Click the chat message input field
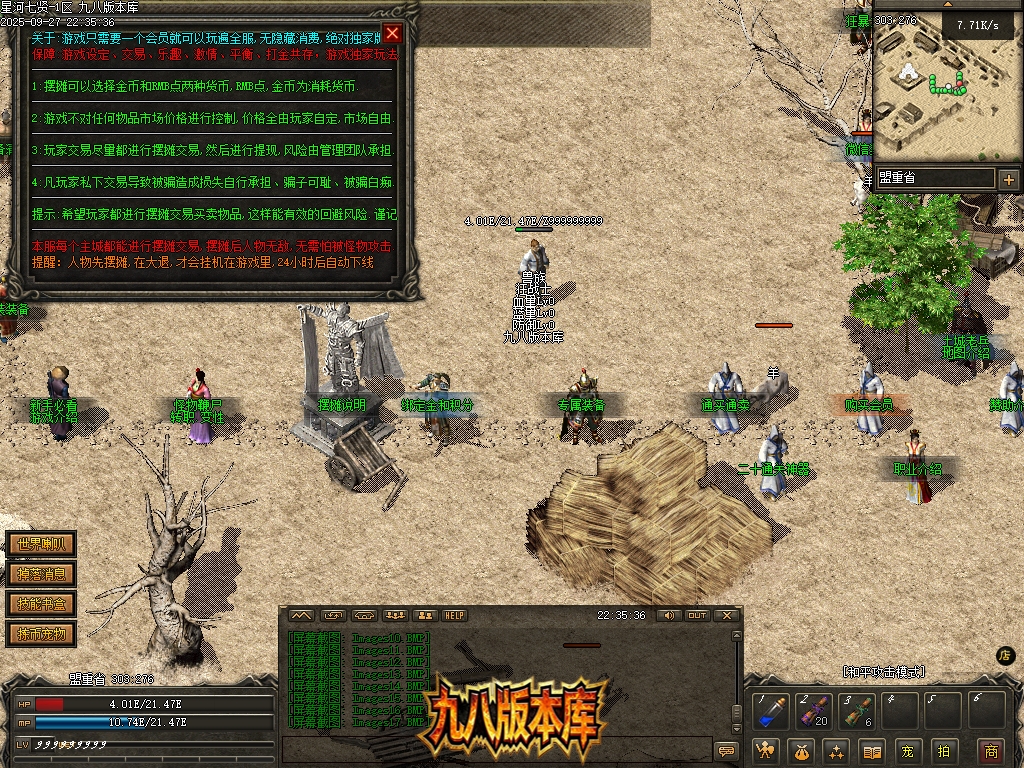This screenshot has width=1024, height=768. pos(495,749)
